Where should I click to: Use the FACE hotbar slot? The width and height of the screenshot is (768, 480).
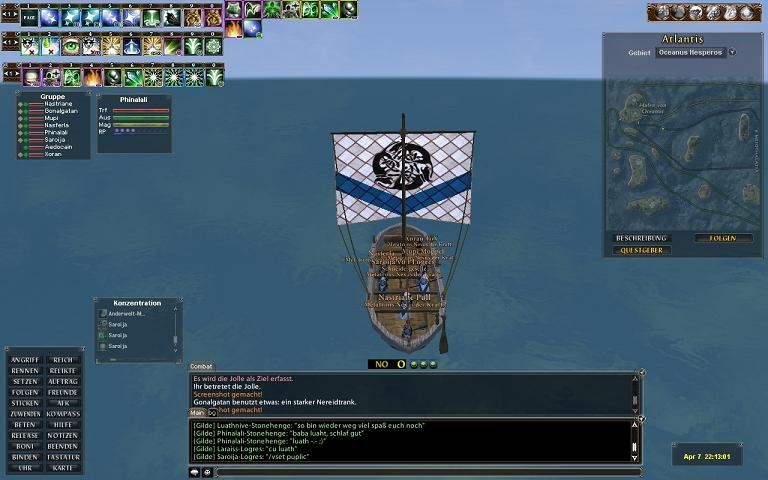click(29, 17)
